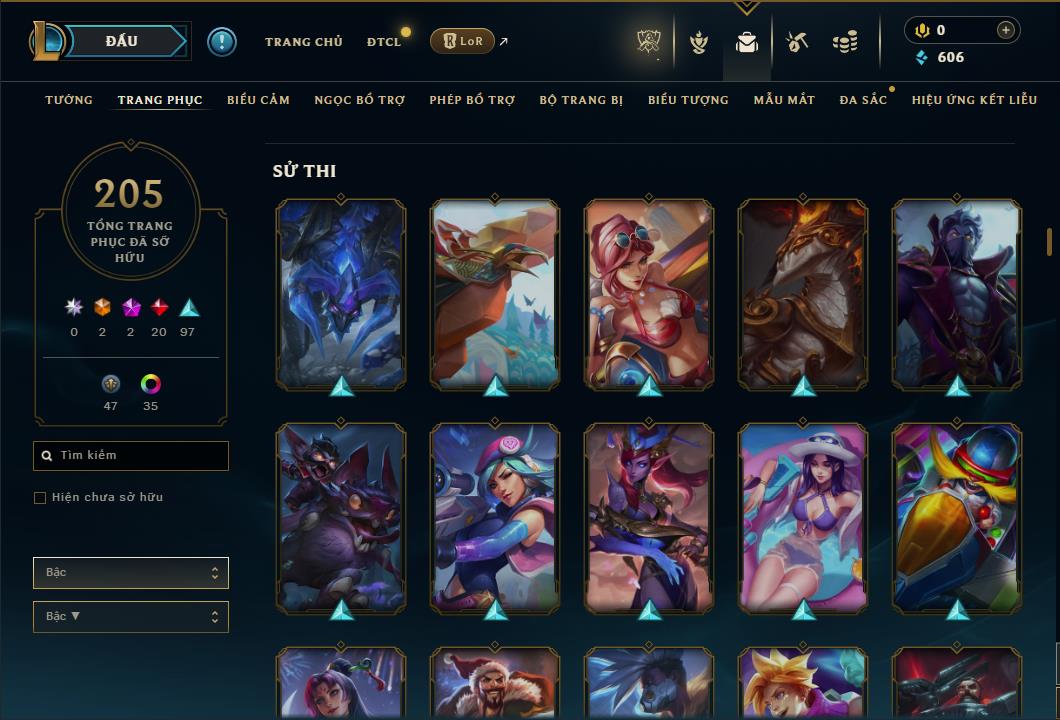Open the Bậc ▼ sorting dropdown
The width and height of the screenshot is (1060, 720).
click(131, 617)
